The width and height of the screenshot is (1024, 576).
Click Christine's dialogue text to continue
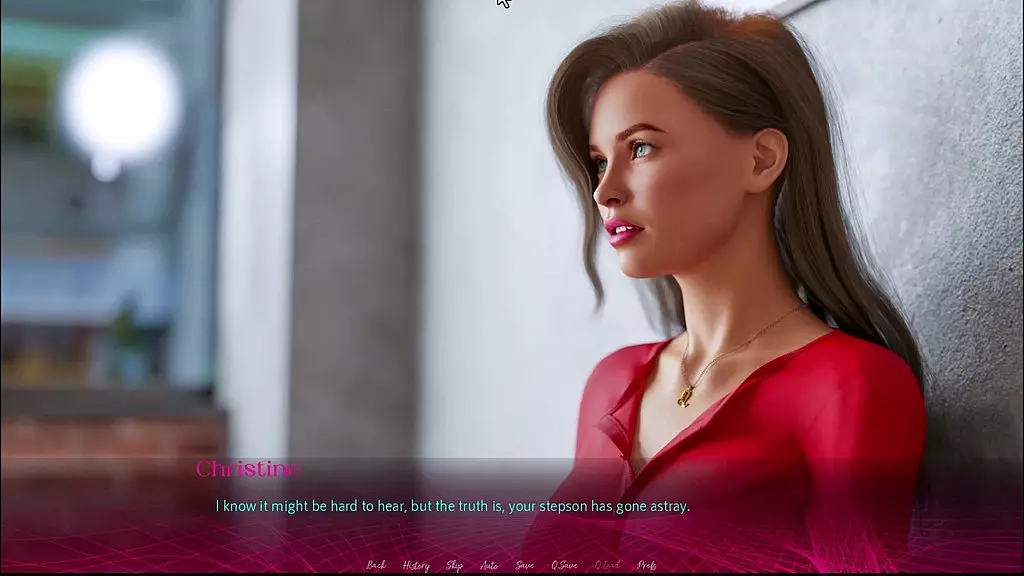tap(453, 506)
